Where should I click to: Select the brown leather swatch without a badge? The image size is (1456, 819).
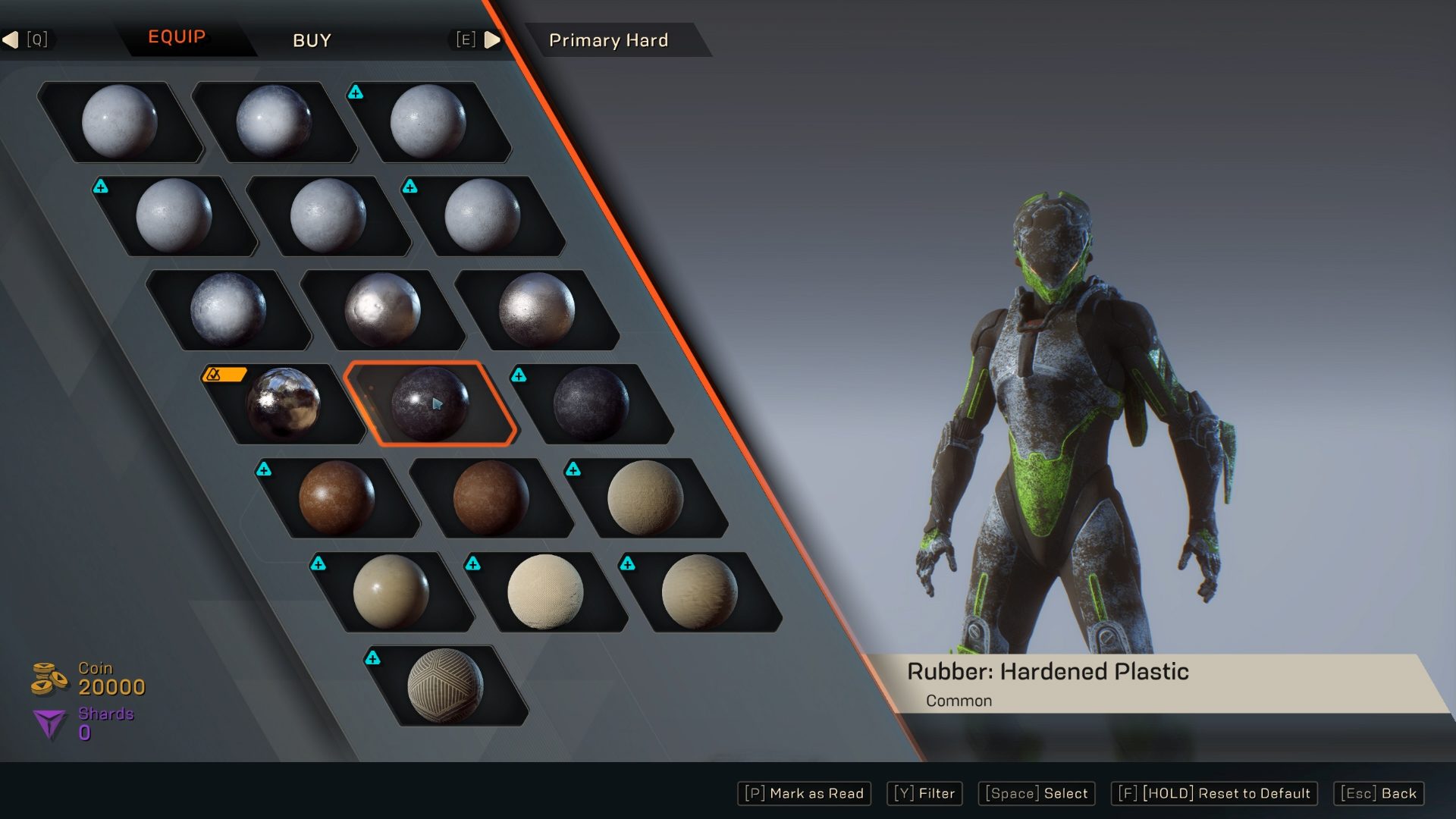[x=491, y=498]
